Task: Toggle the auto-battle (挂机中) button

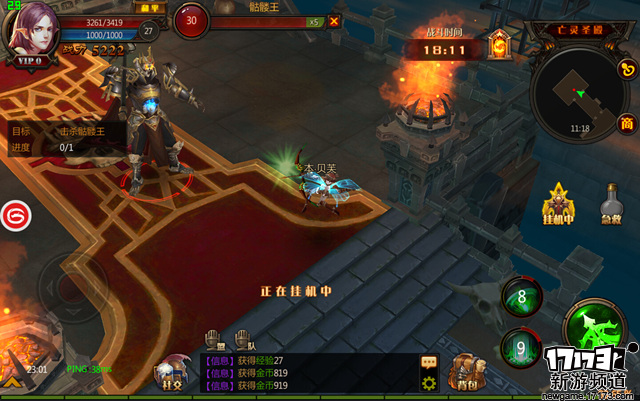Action: pyautogui.click(x=556, y=204)
